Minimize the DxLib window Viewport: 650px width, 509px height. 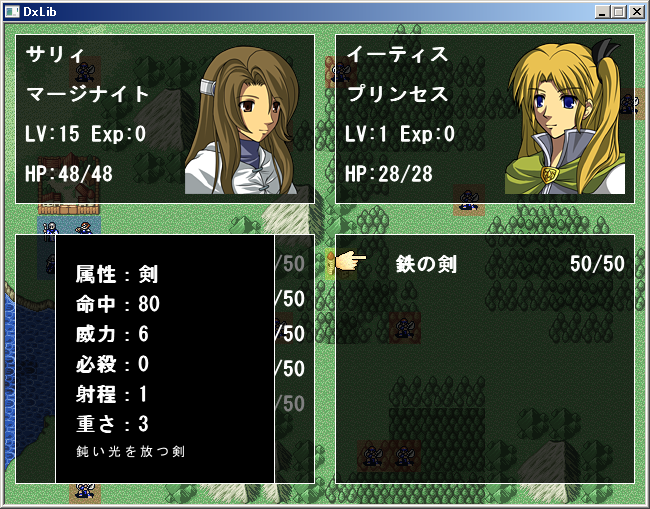[x=601, y=12]
